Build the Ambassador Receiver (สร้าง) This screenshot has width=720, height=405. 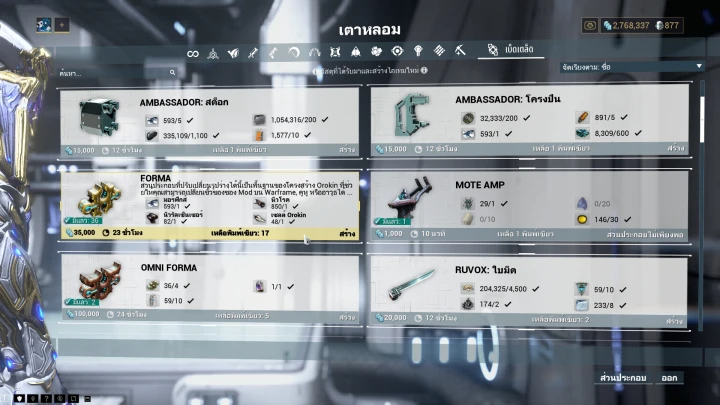676,149
